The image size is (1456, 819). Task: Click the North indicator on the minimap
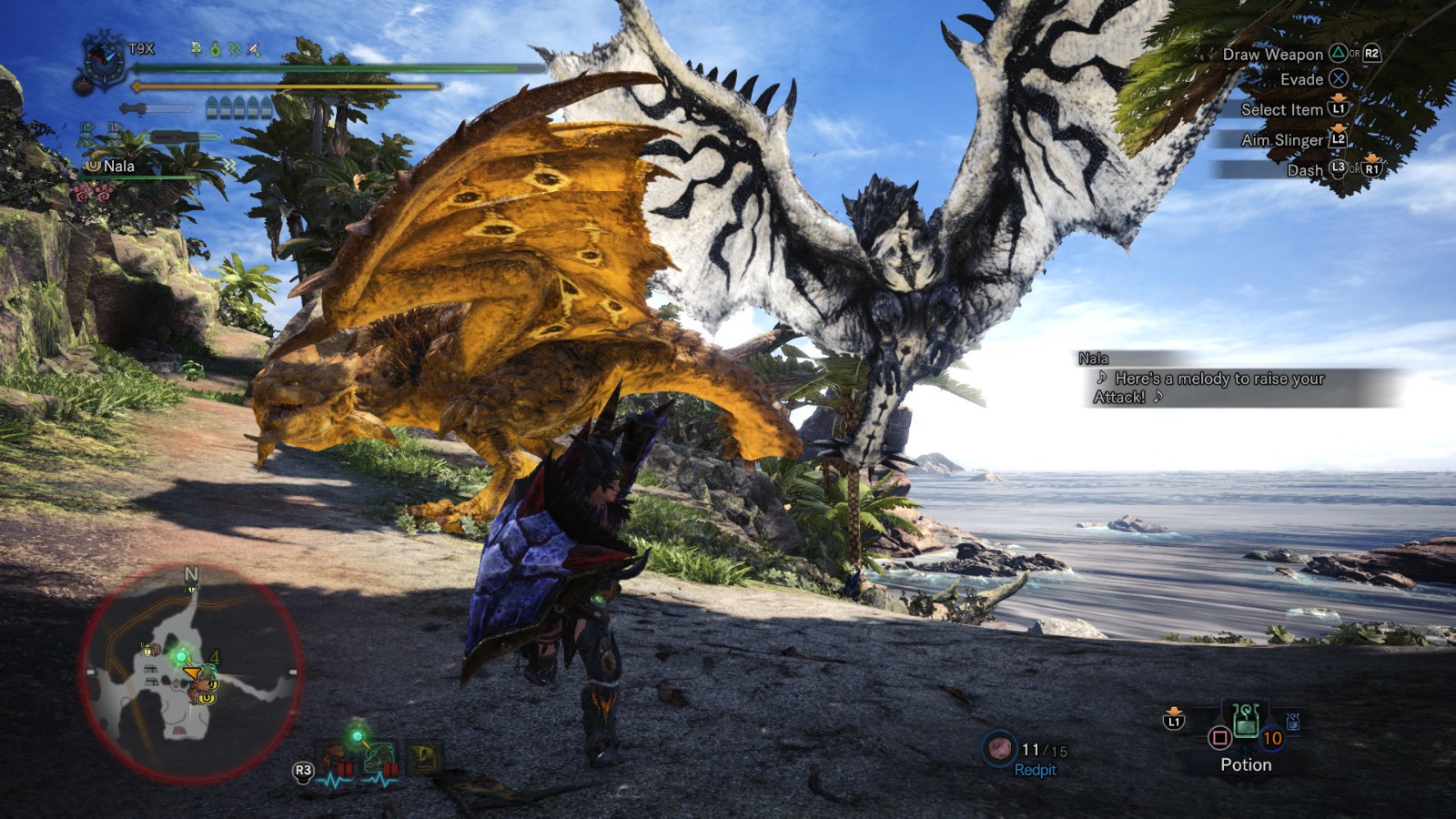[x=190, y=575]
